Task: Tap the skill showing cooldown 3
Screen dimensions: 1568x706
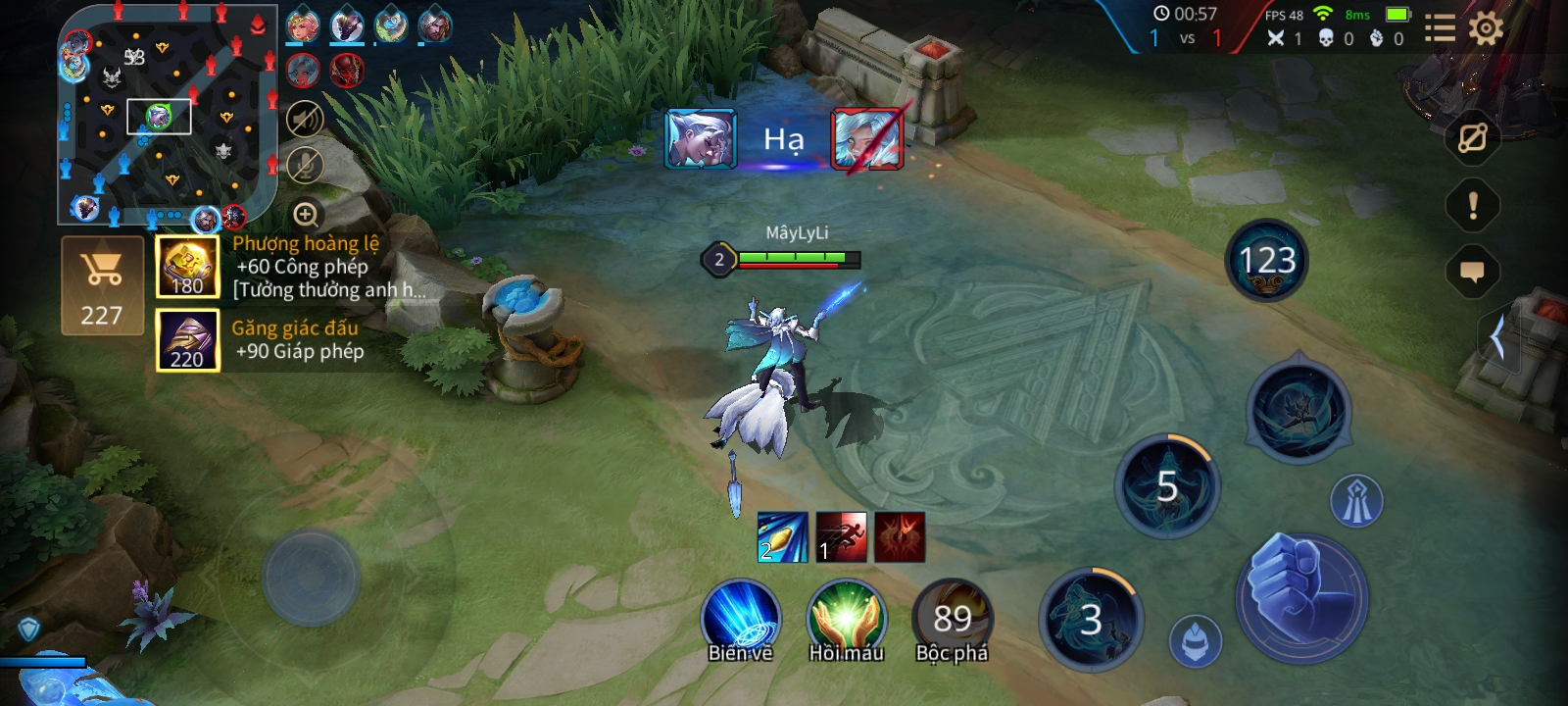Action: tap(1091, 620)
